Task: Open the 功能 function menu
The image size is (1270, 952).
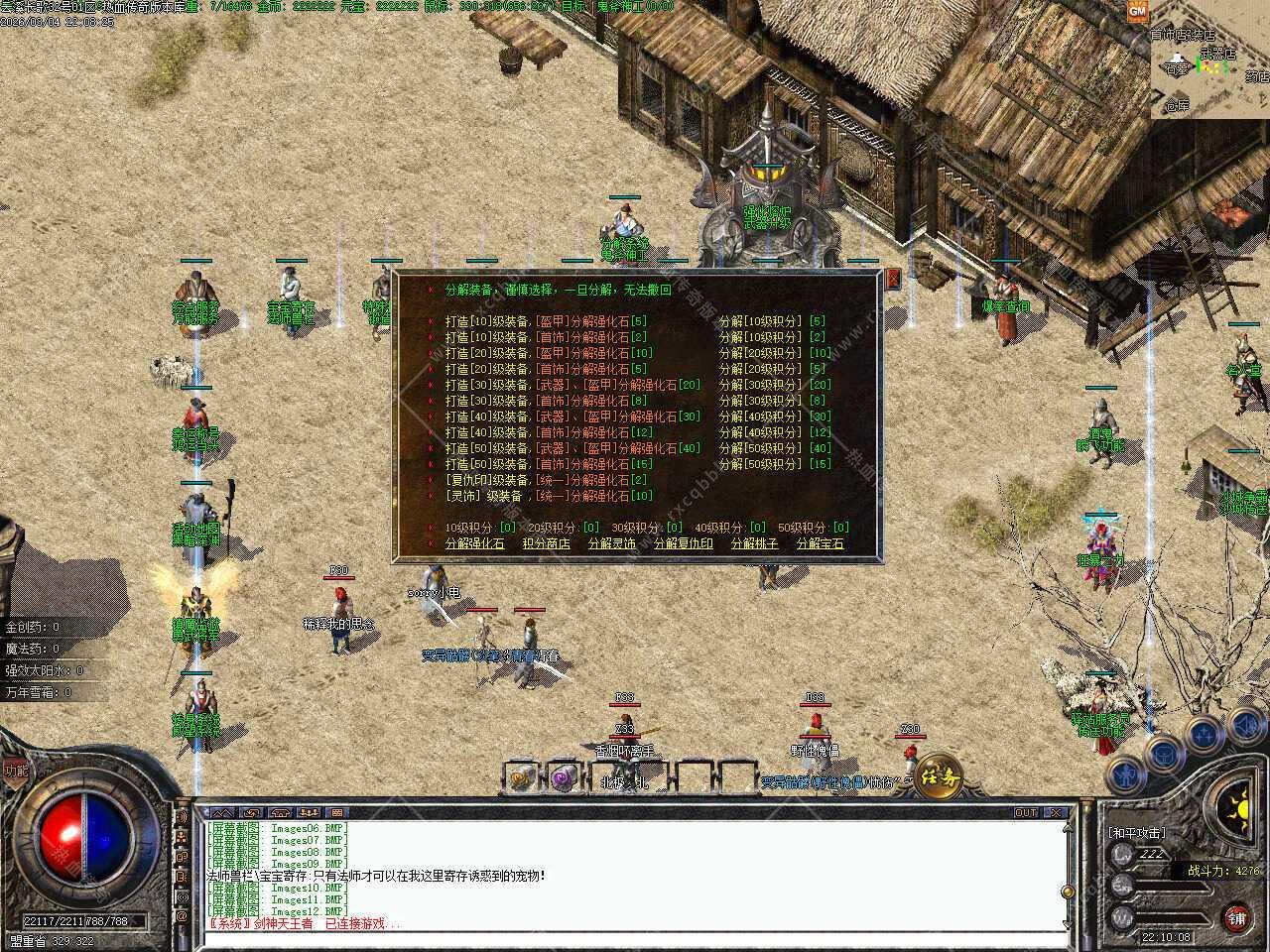Action: [15, 770]
